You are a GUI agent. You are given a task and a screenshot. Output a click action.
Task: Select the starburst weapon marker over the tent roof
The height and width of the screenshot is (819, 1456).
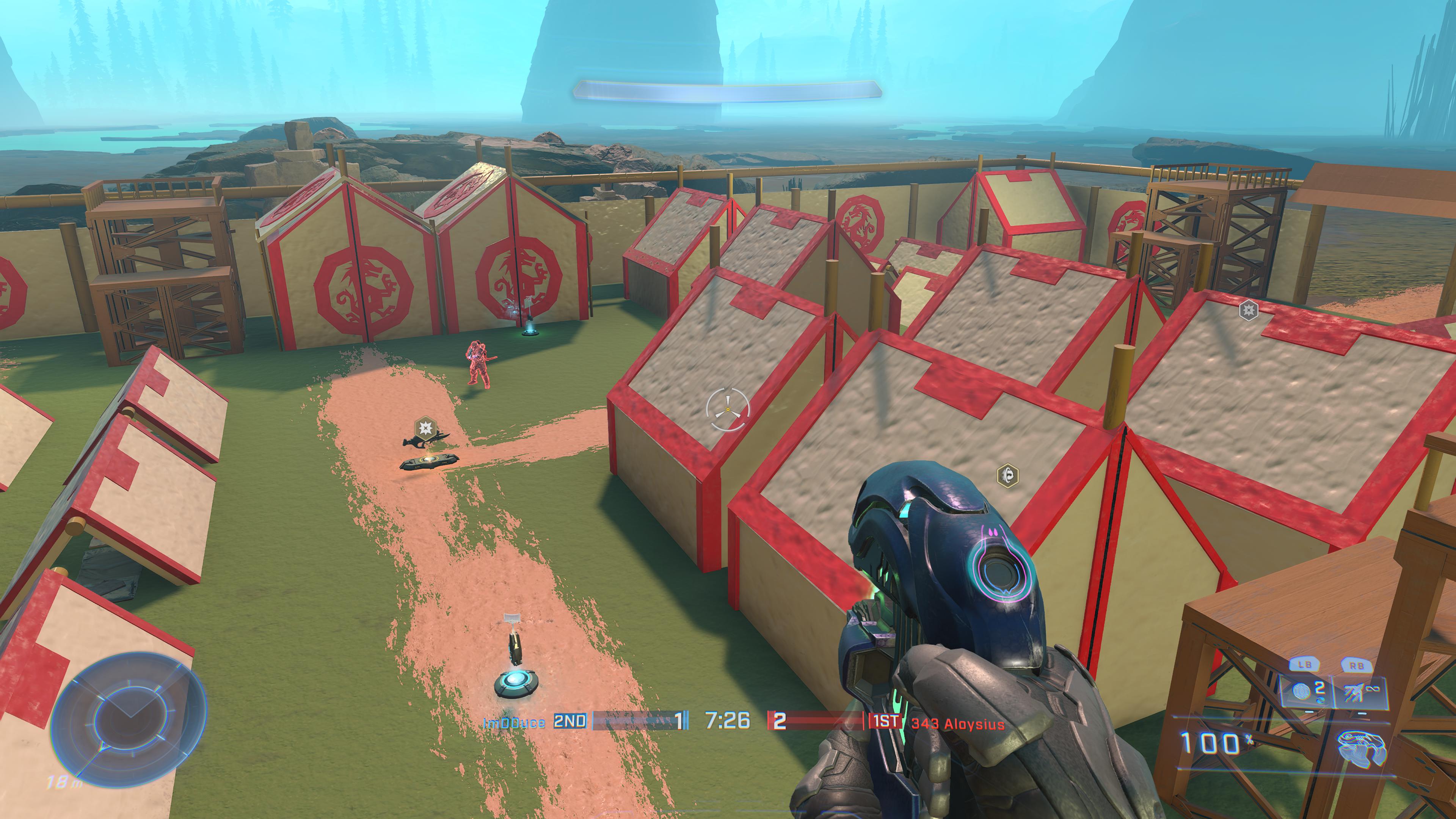[1248, 310]
